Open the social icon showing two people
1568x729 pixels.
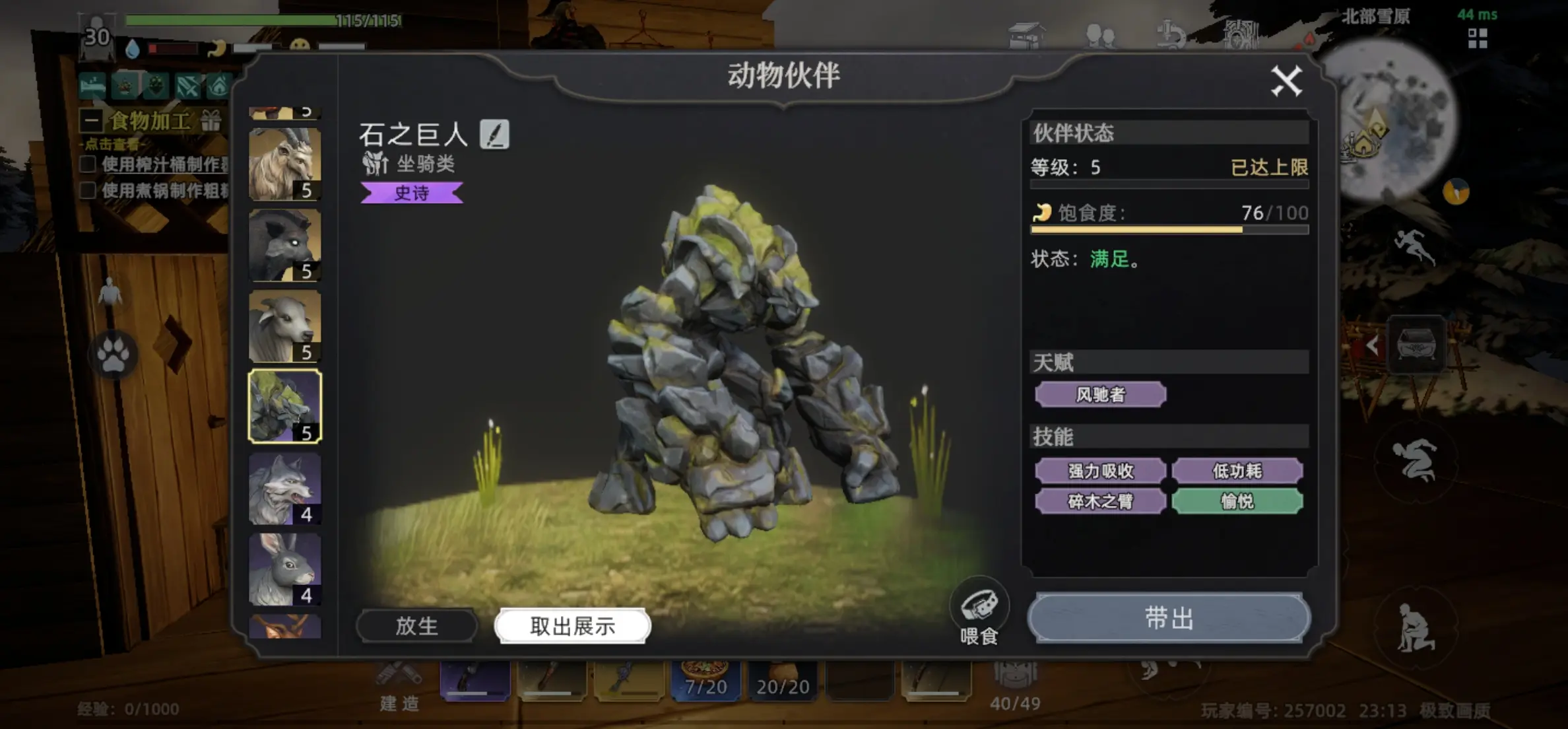[x=1098, y=33]
